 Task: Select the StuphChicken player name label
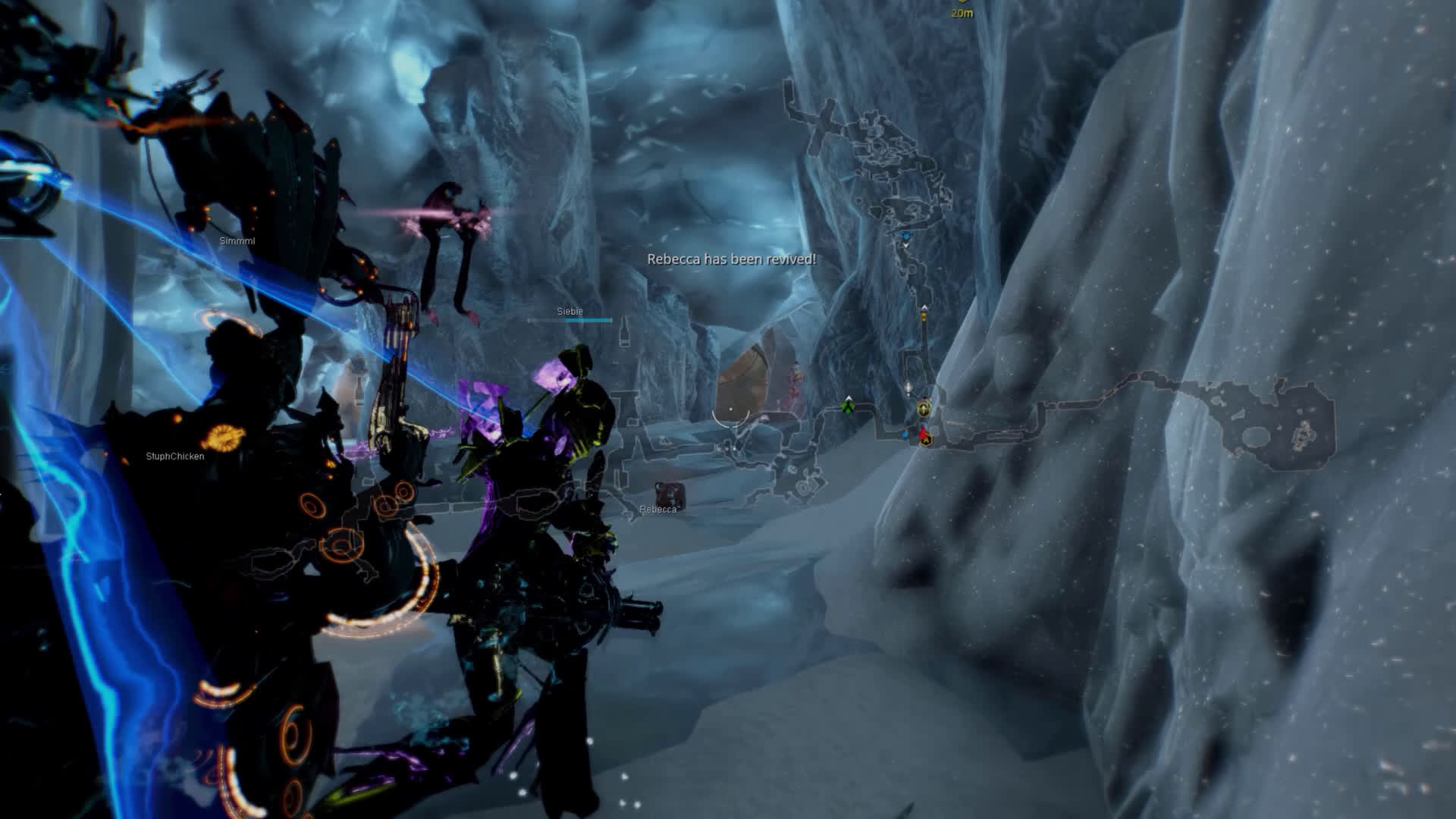[174, 457]
